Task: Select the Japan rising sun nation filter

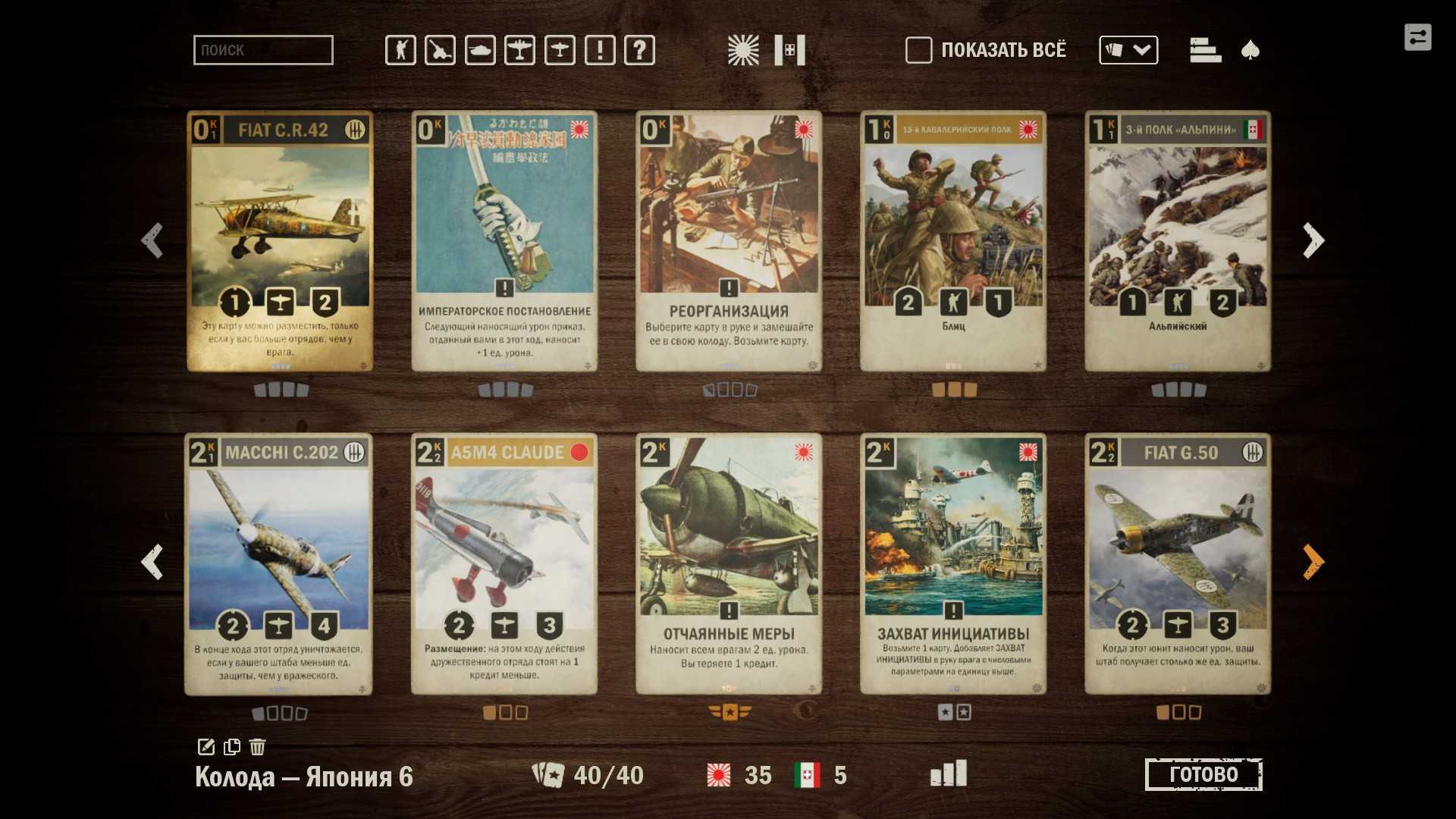Action: (x=742, y=50)
